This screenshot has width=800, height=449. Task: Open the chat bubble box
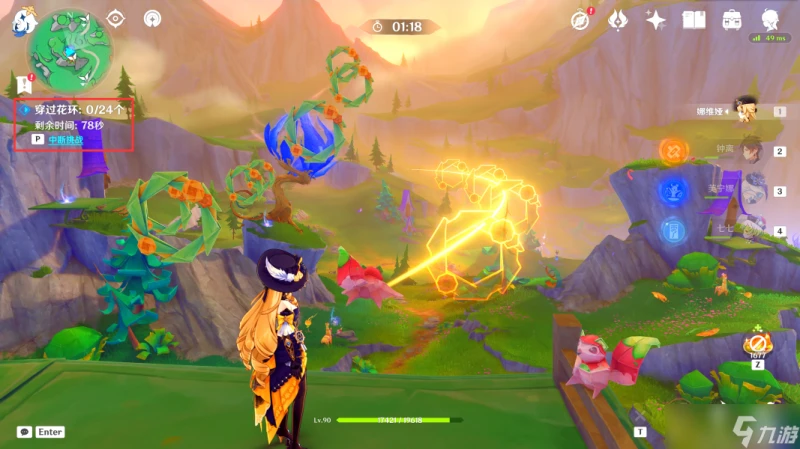tap(24, 432)
